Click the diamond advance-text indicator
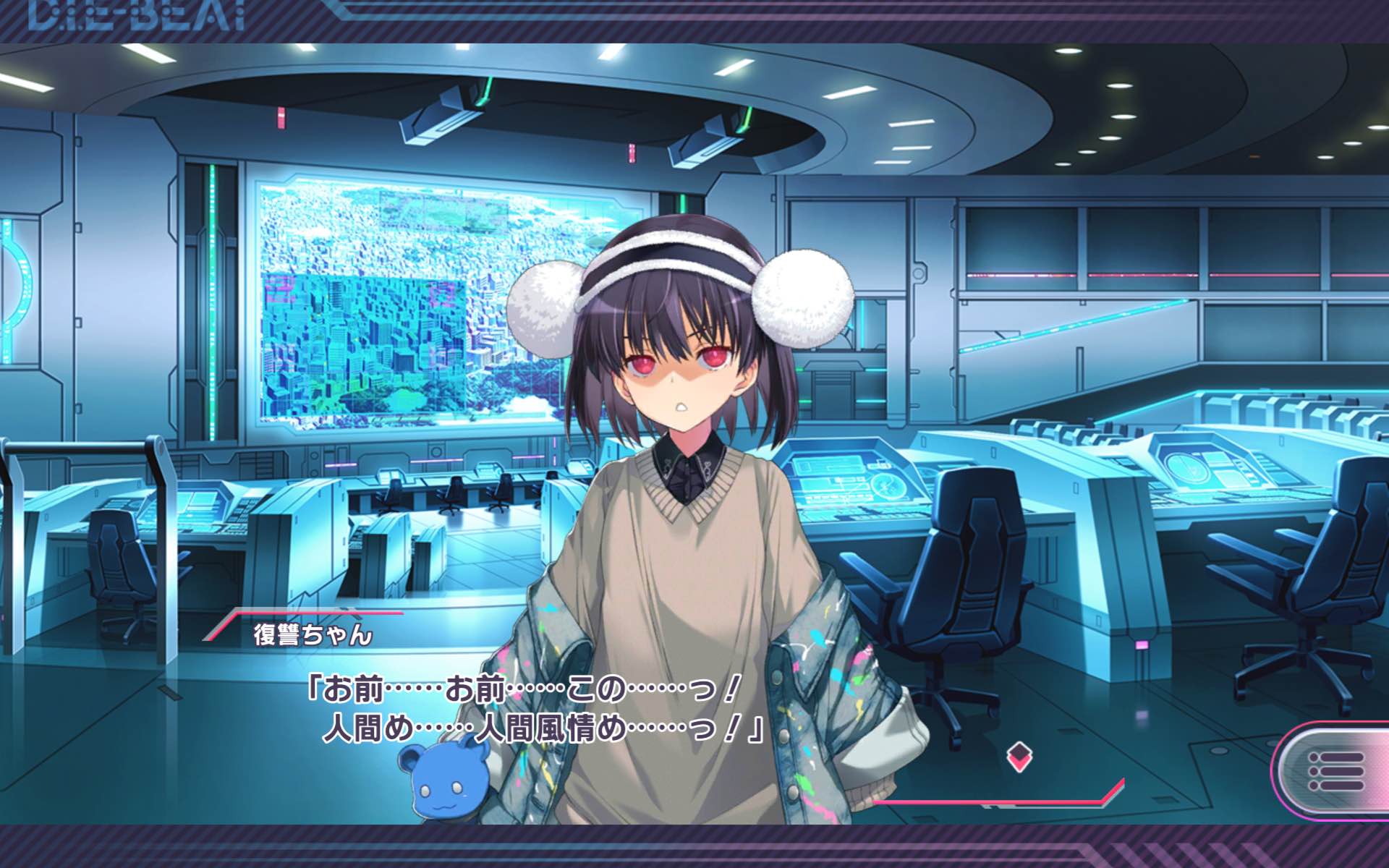 tap(1019, 756)
